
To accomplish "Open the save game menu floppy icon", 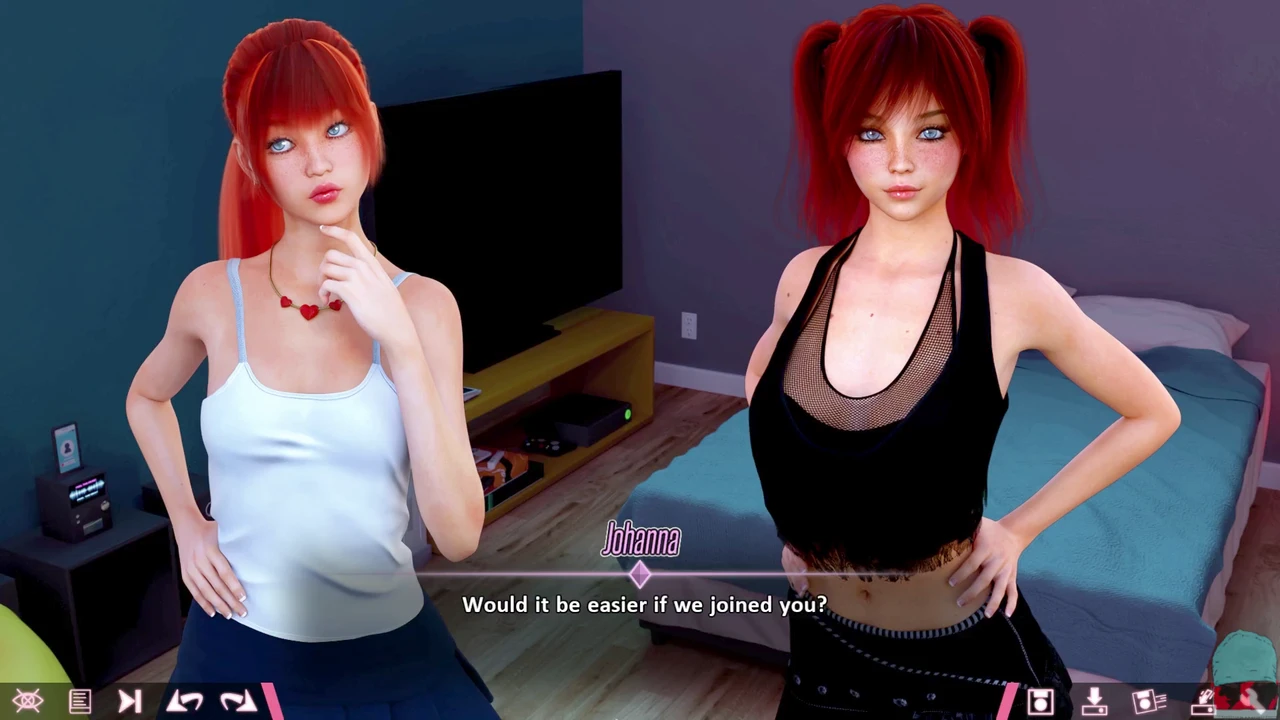I will click(1040, 701).
